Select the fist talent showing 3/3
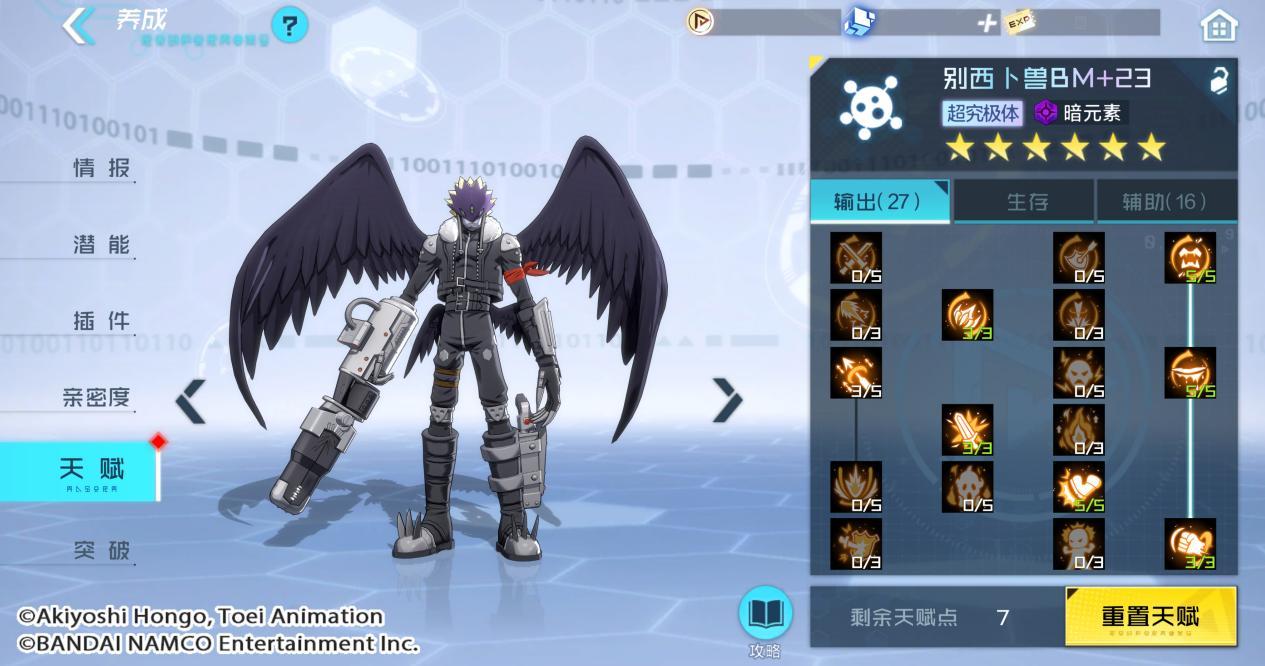 click(1190, 544)
